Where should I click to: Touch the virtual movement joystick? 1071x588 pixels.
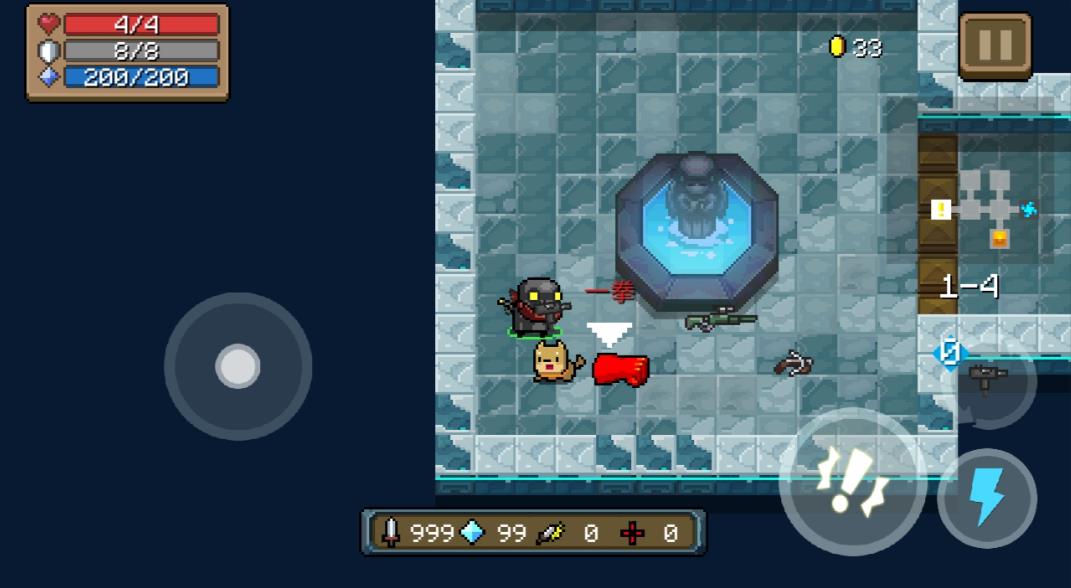pyautogui.click(x=238, y=367)
